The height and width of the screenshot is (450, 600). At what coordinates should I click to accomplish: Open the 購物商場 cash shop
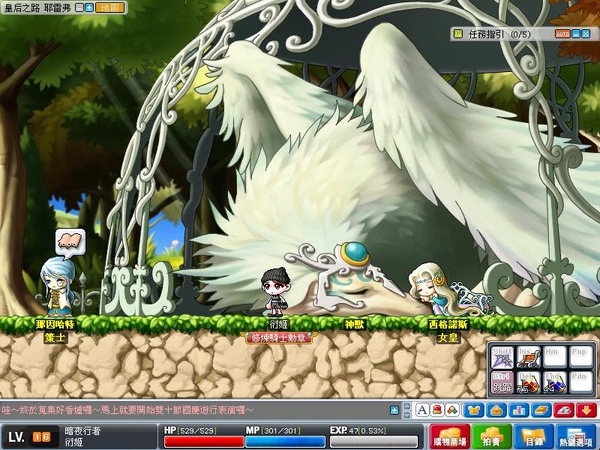click(449, 438)
